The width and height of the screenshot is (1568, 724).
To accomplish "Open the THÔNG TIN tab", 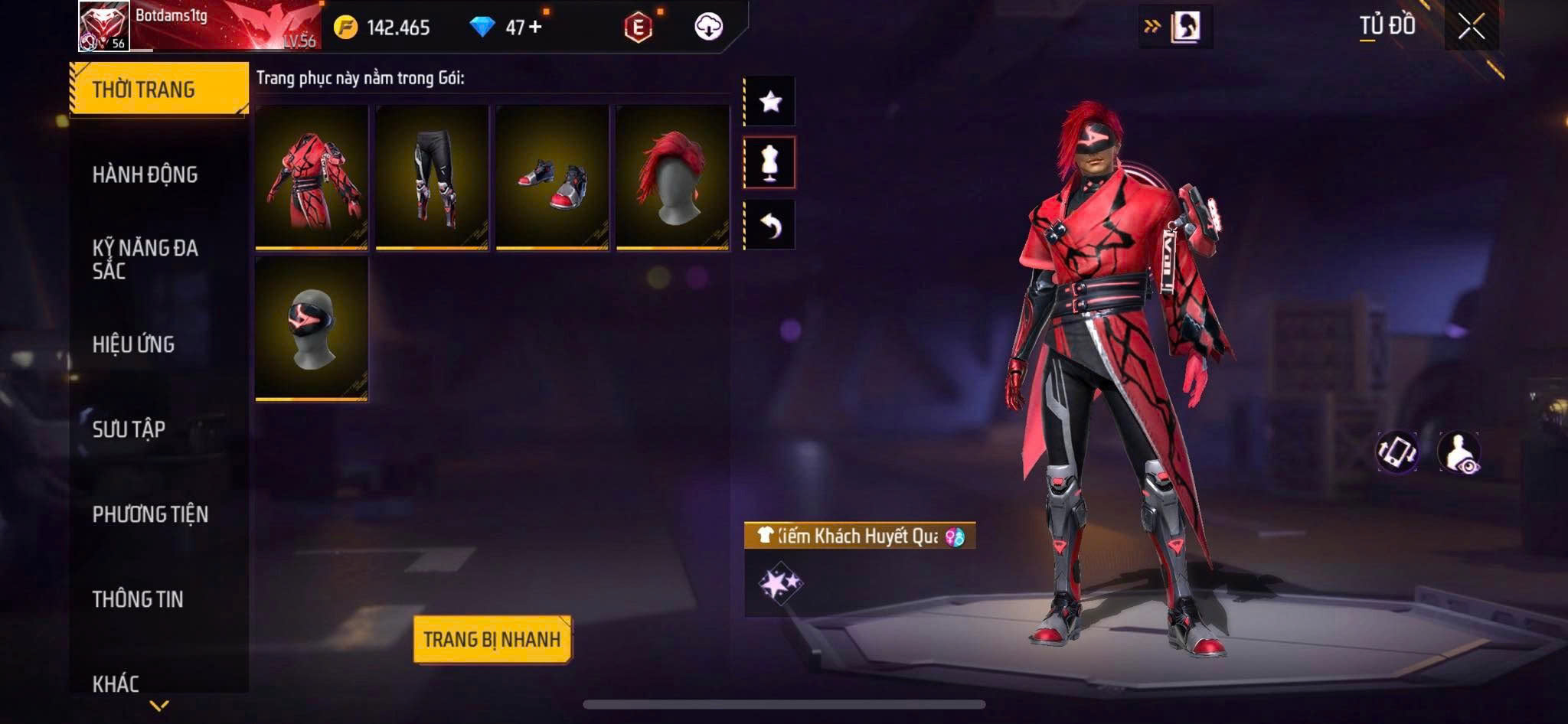I will (138, 599).
